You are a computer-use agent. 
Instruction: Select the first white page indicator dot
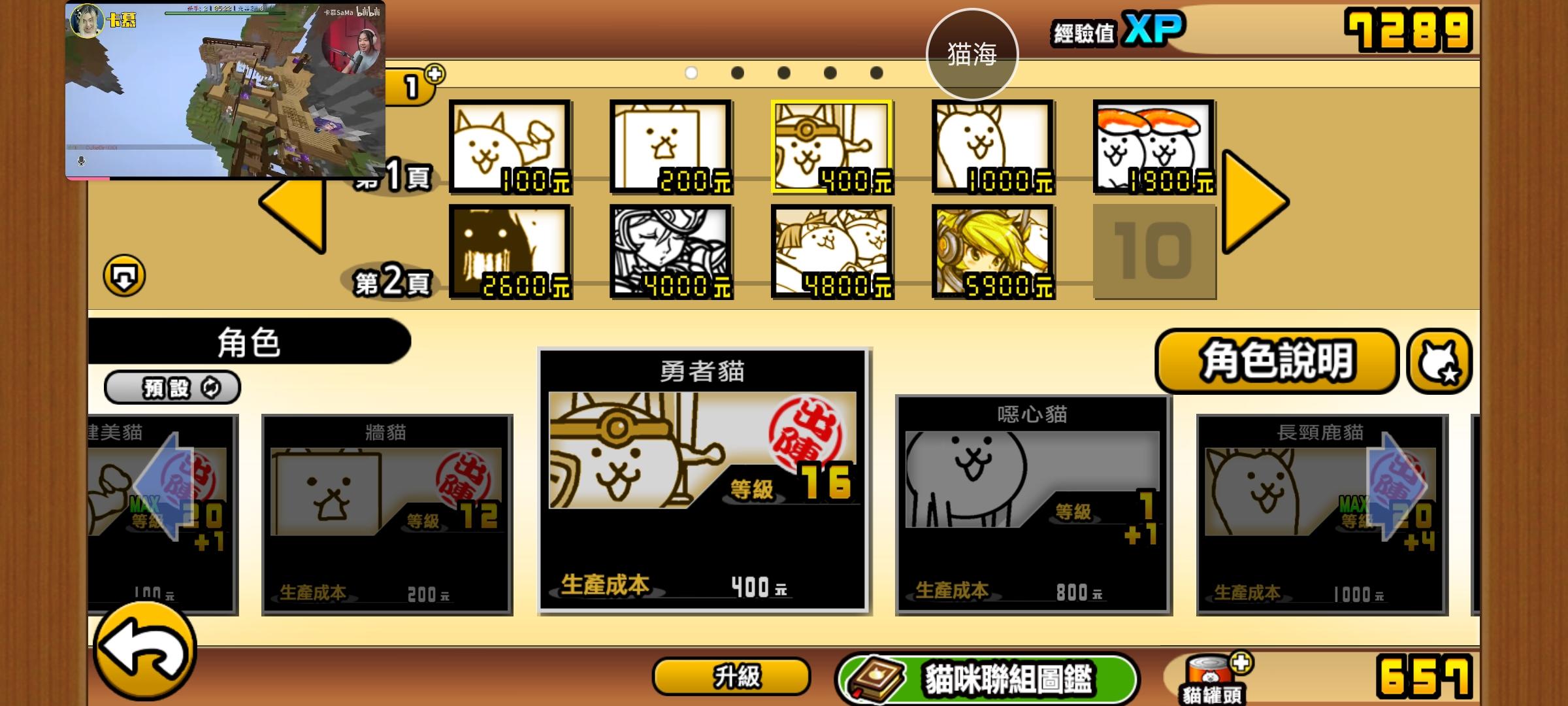click(691, 74)
